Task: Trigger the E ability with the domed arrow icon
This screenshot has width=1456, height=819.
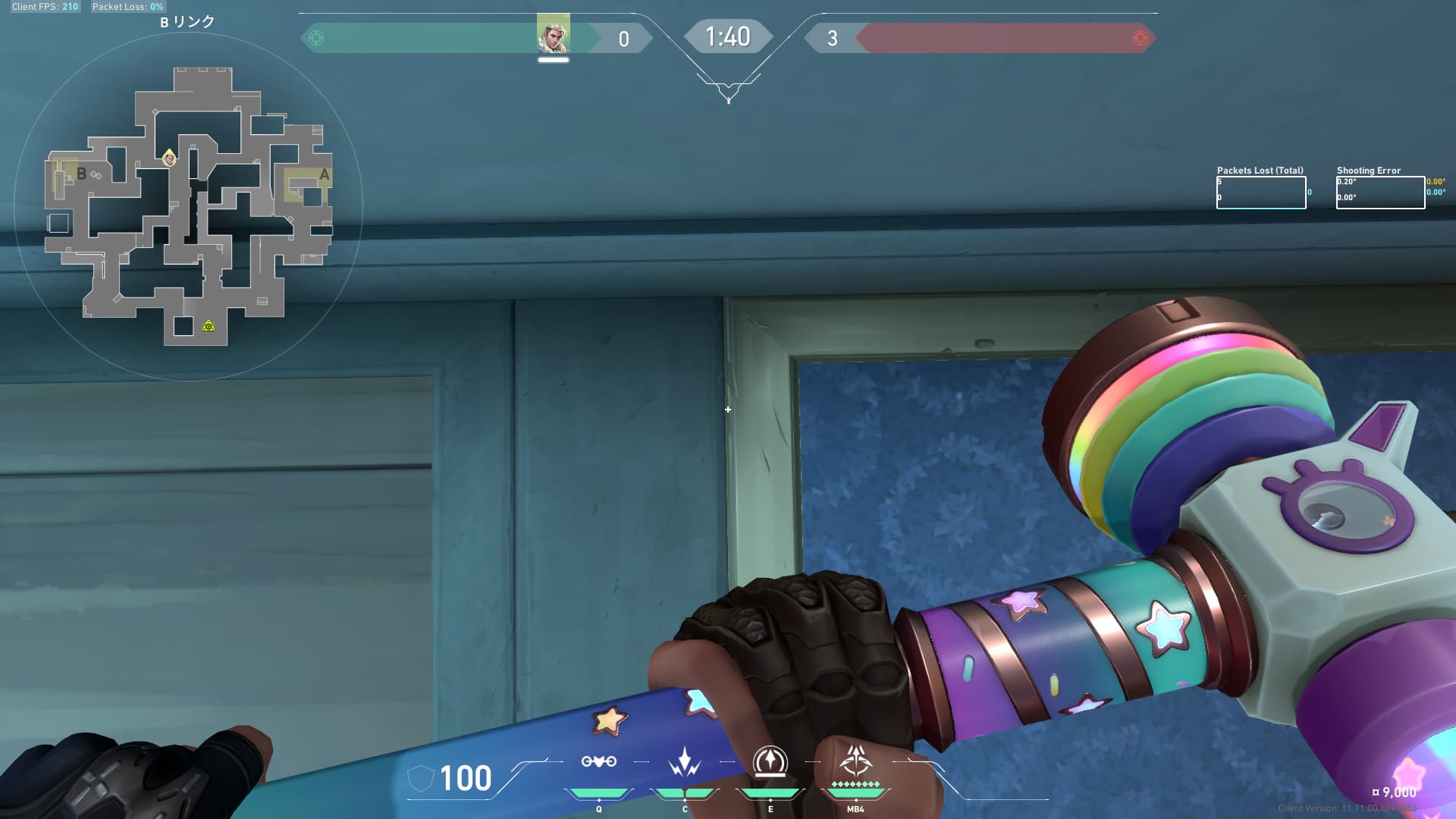Action: (770, 761)
